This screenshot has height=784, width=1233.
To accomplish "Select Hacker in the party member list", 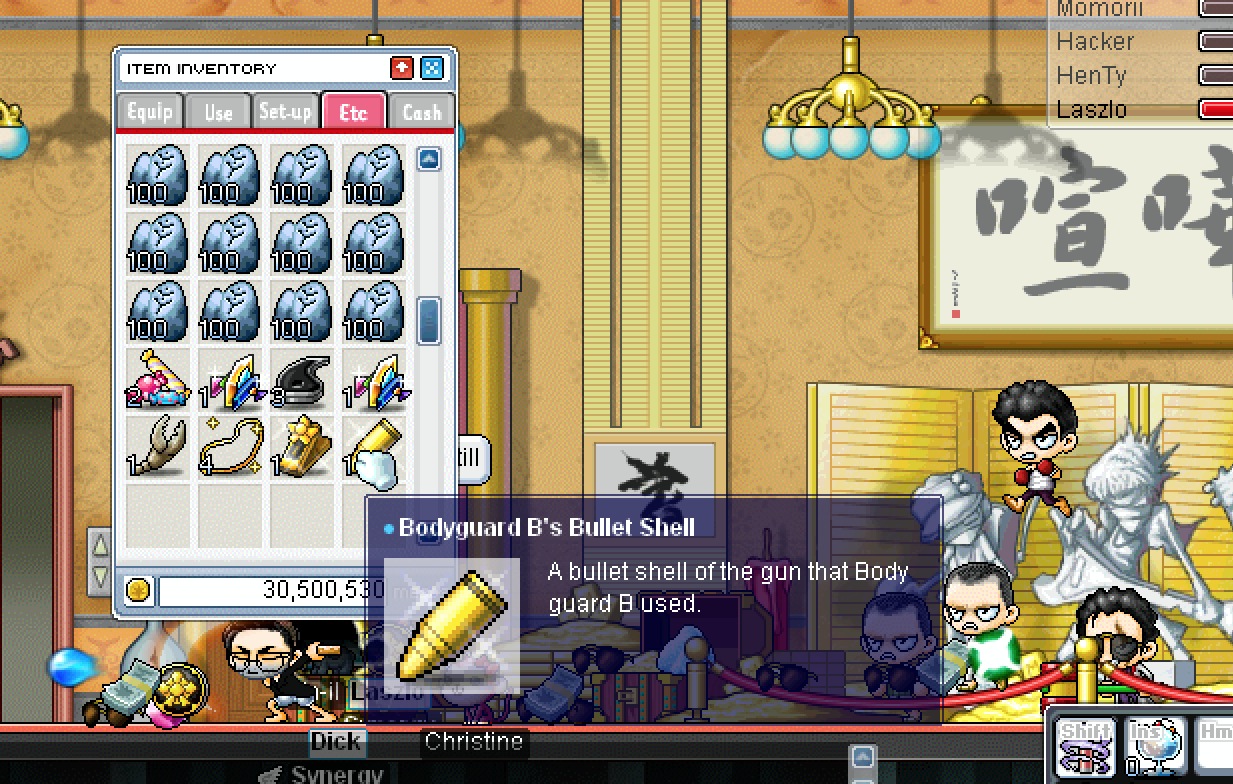I will [1095, 41].
